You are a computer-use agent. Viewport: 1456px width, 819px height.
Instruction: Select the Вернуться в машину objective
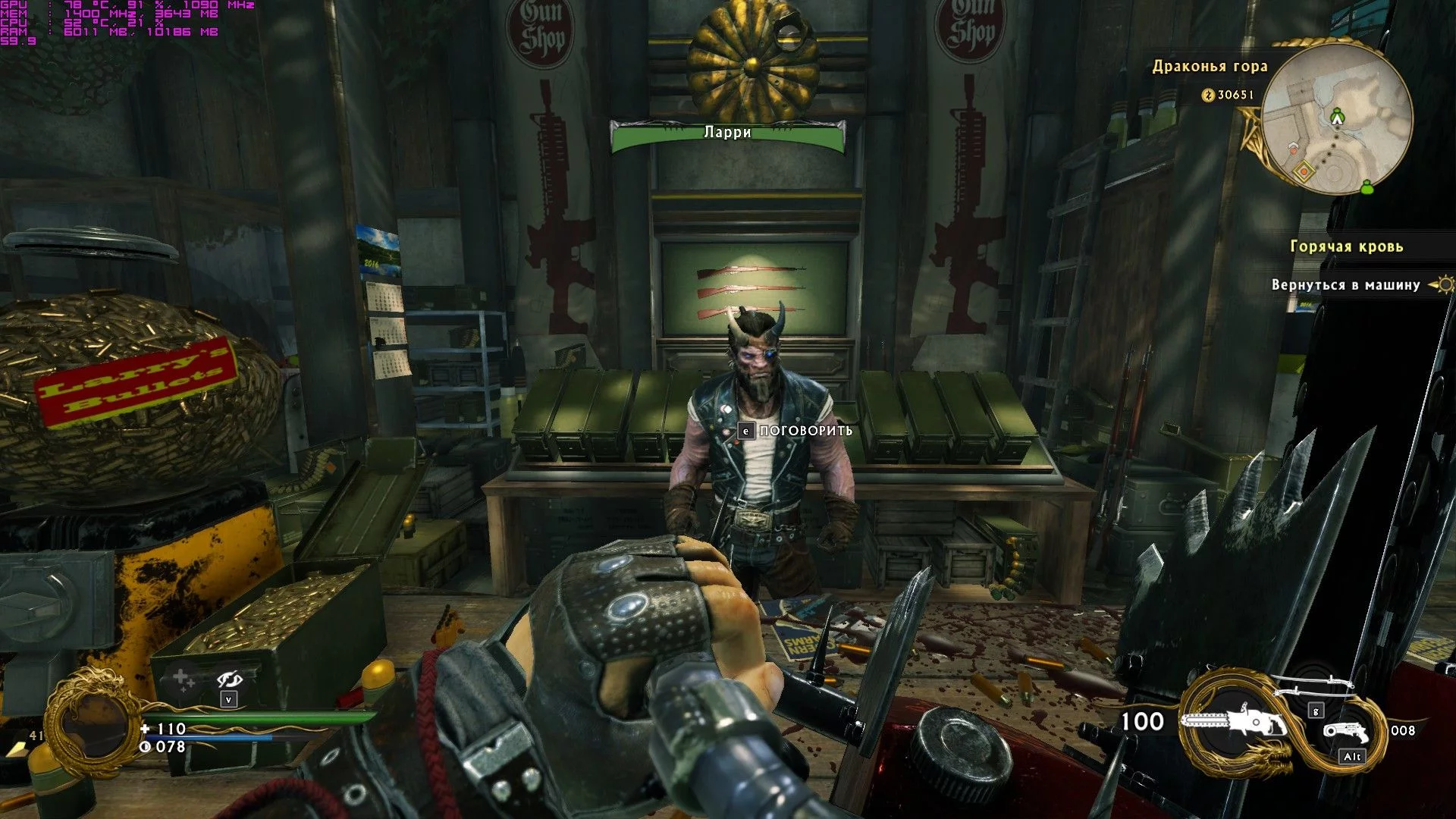coord(1345,285)
